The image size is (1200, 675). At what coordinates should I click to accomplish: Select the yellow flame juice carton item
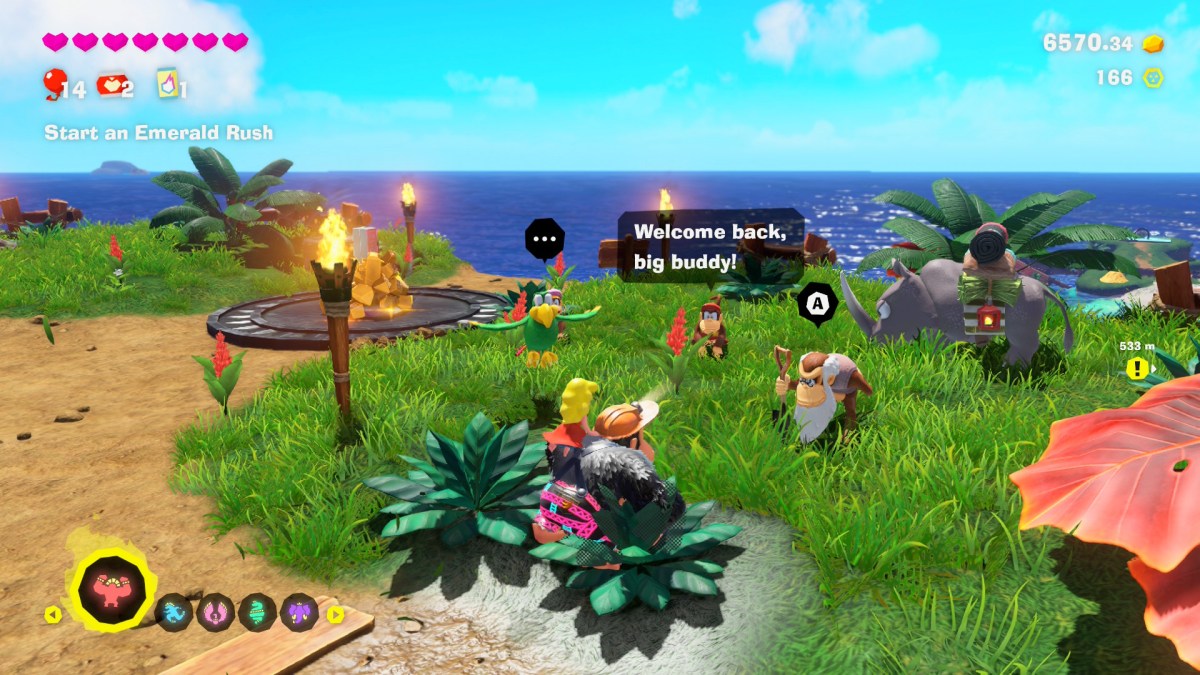pyautogui.click(x=166, y=84)
